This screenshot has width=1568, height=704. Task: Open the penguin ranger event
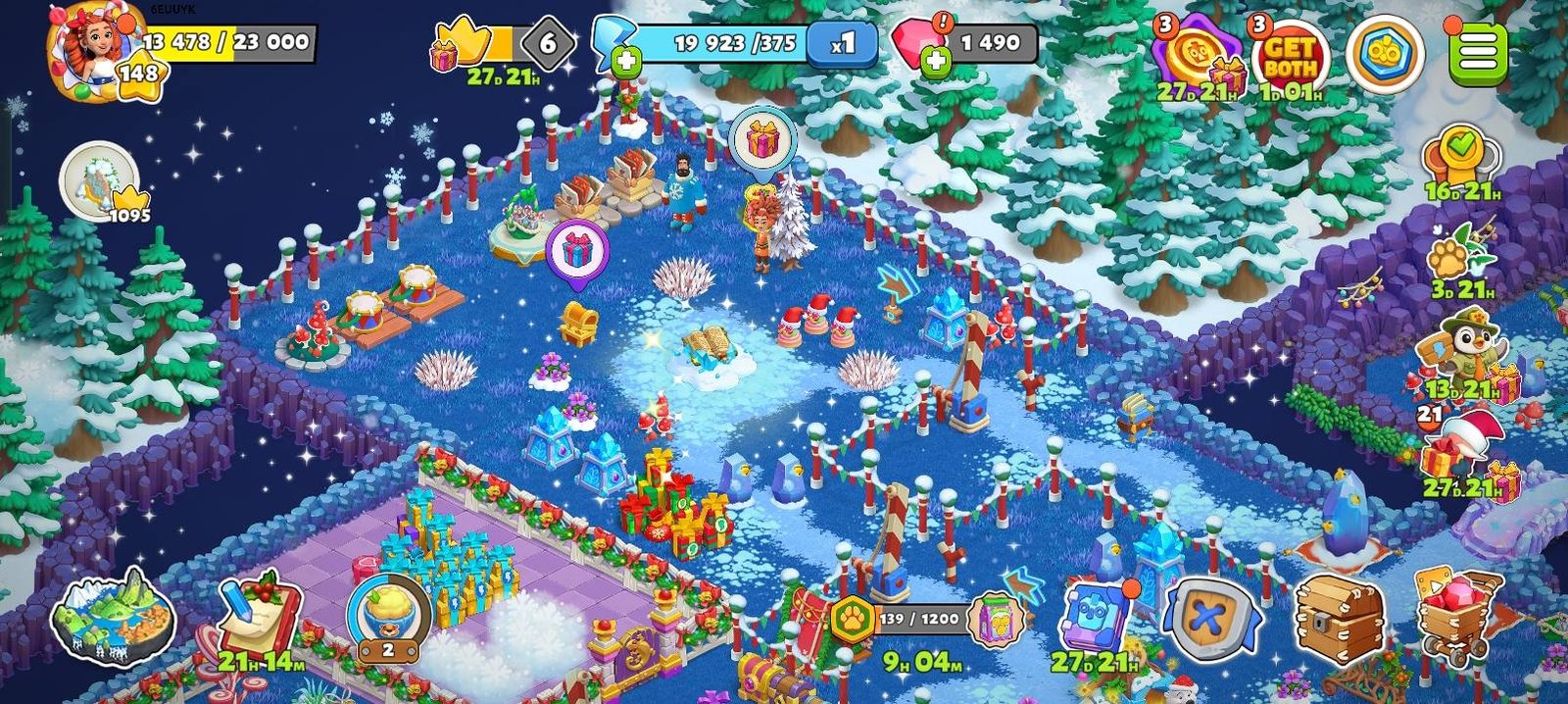1462,351
